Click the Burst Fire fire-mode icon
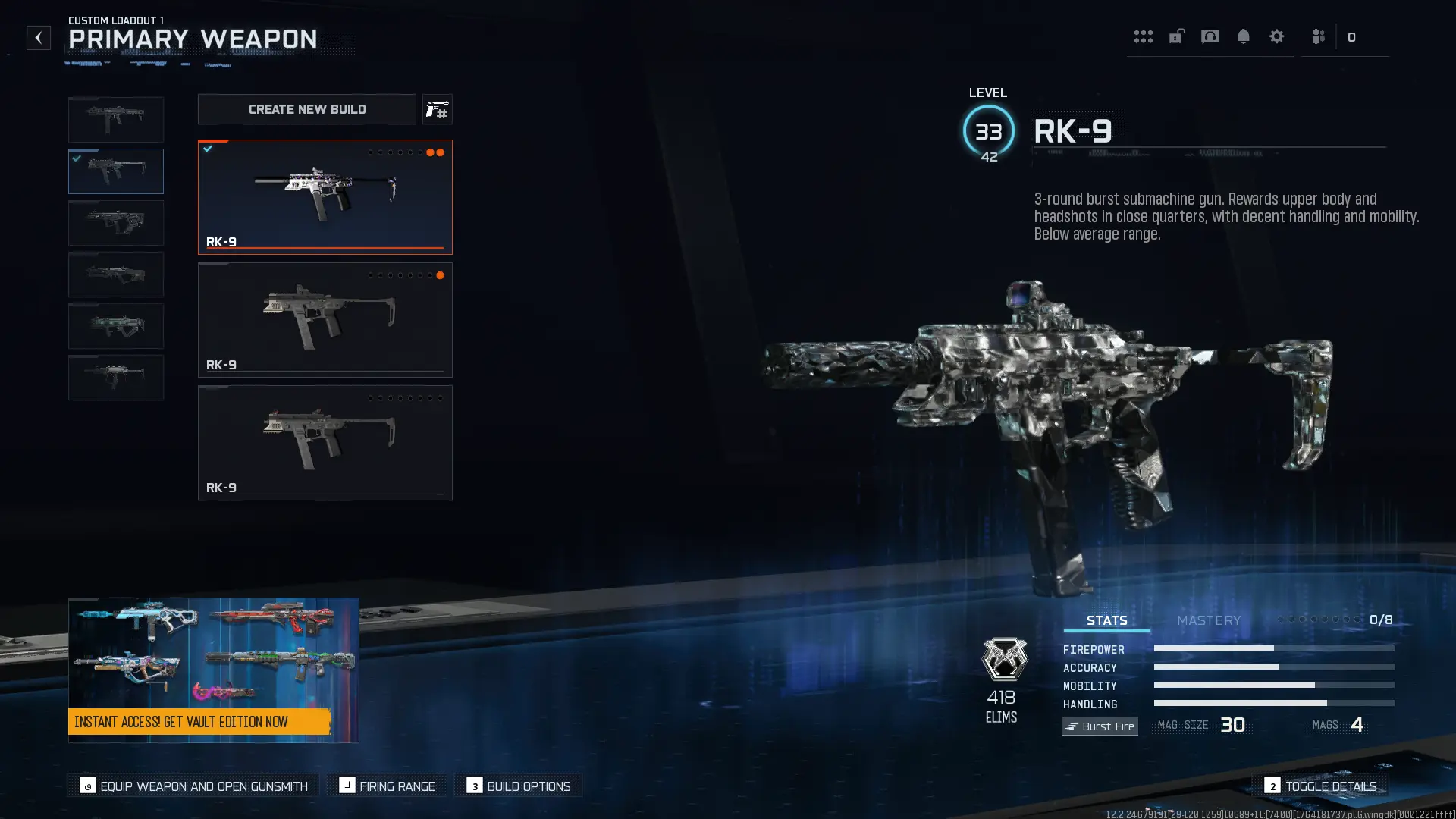 coord(1100,726)
